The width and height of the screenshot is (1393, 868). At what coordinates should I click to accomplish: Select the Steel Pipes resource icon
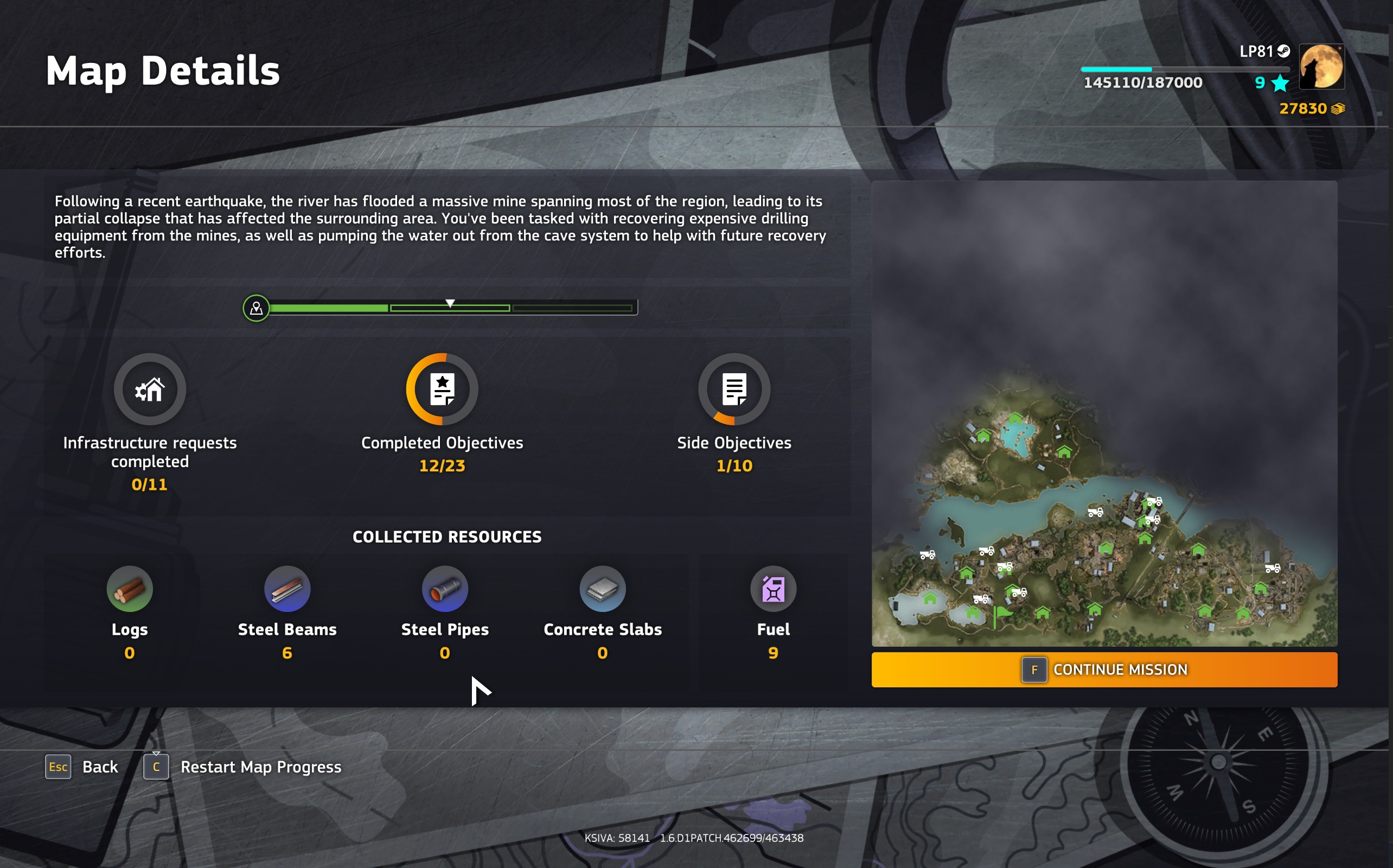[445, 589]
